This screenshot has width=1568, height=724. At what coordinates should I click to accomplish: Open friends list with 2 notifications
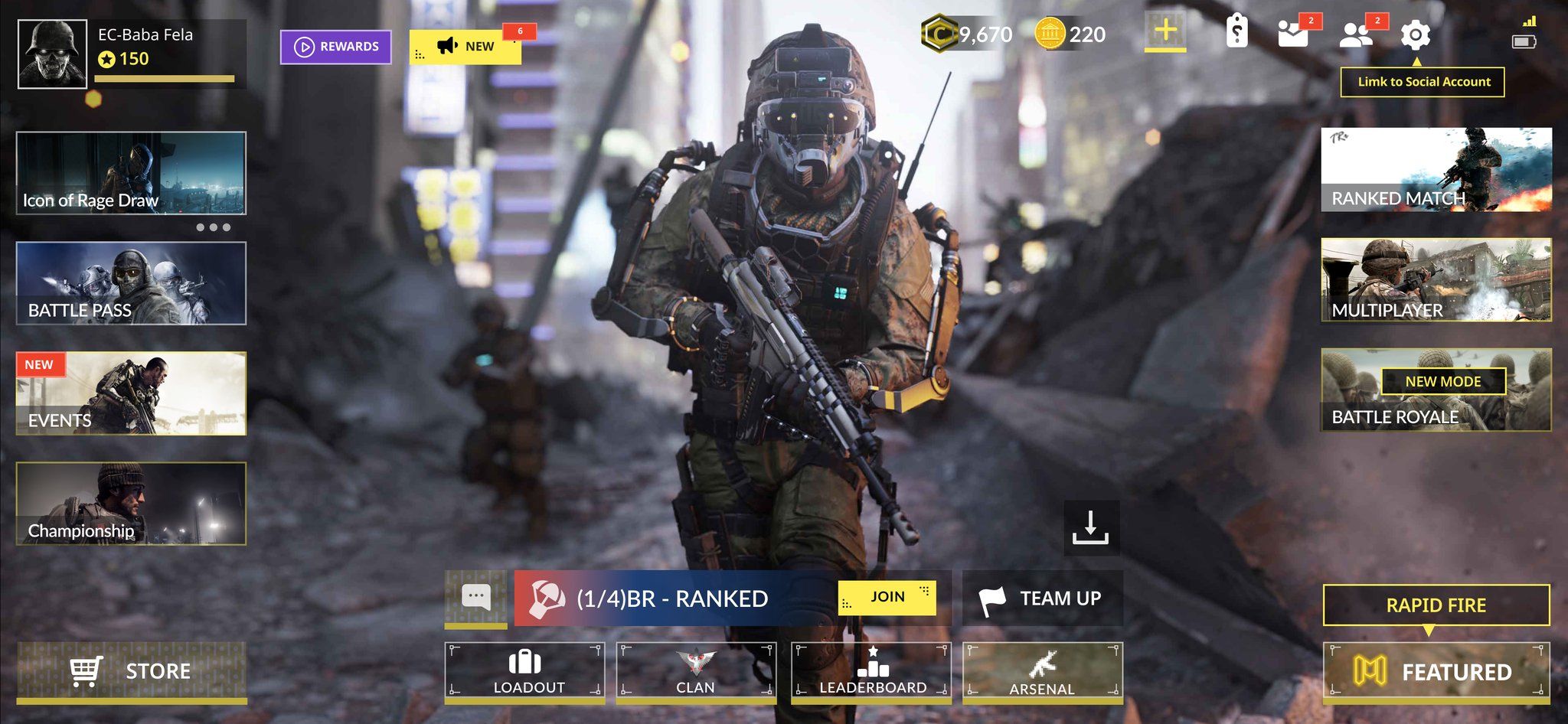1357,35
